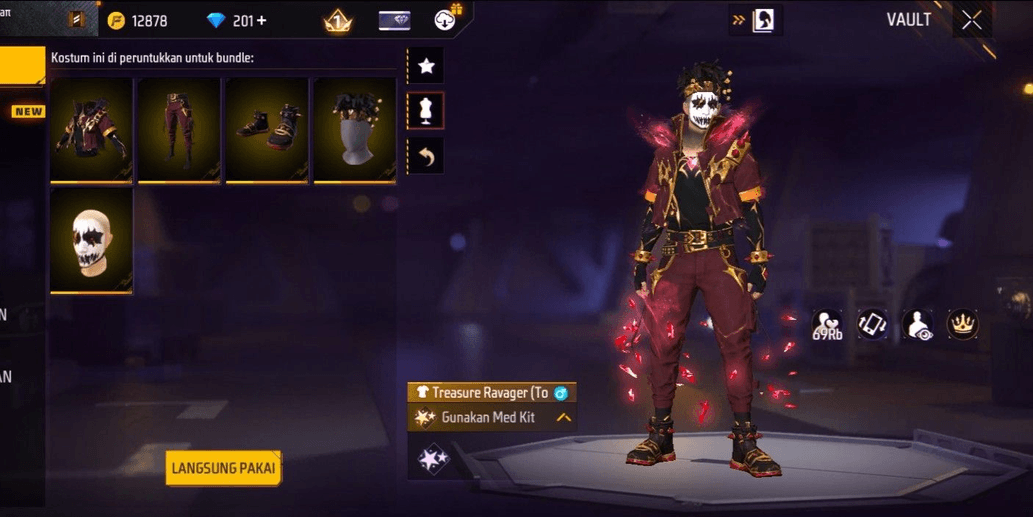The width and height of the screenshot is (1033, 517).
Task: Click the LANGSUNG PAKAI button
Action: click(223, 468)
